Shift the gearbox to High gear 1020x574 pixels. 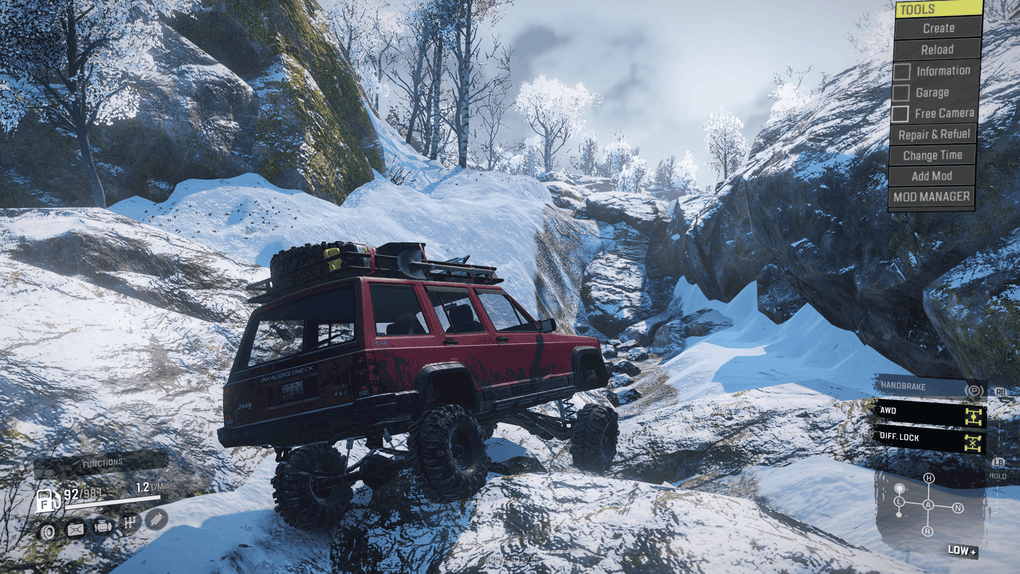(928, 478)
